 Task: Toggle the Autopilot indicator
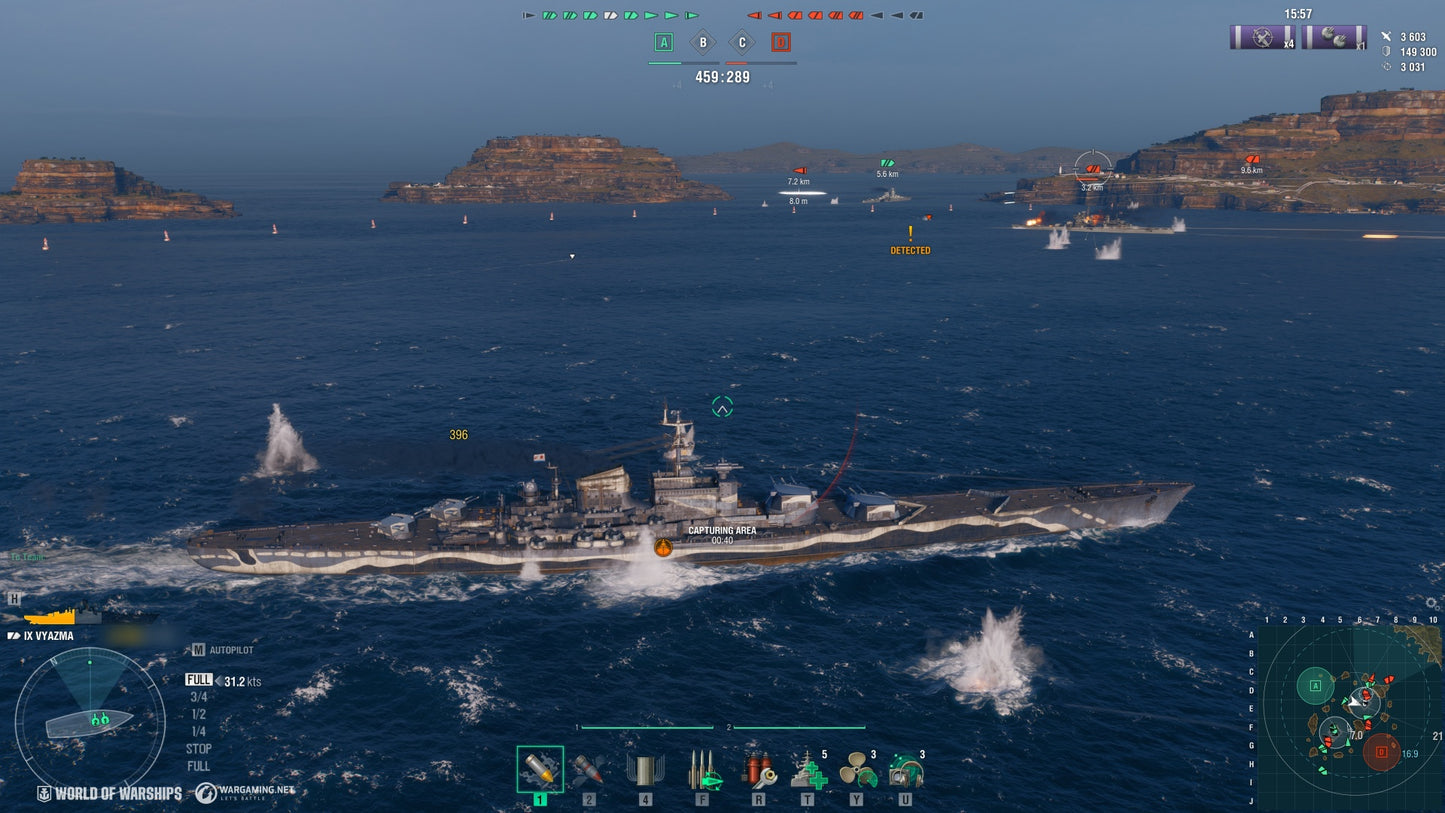[x=224, y=648]
